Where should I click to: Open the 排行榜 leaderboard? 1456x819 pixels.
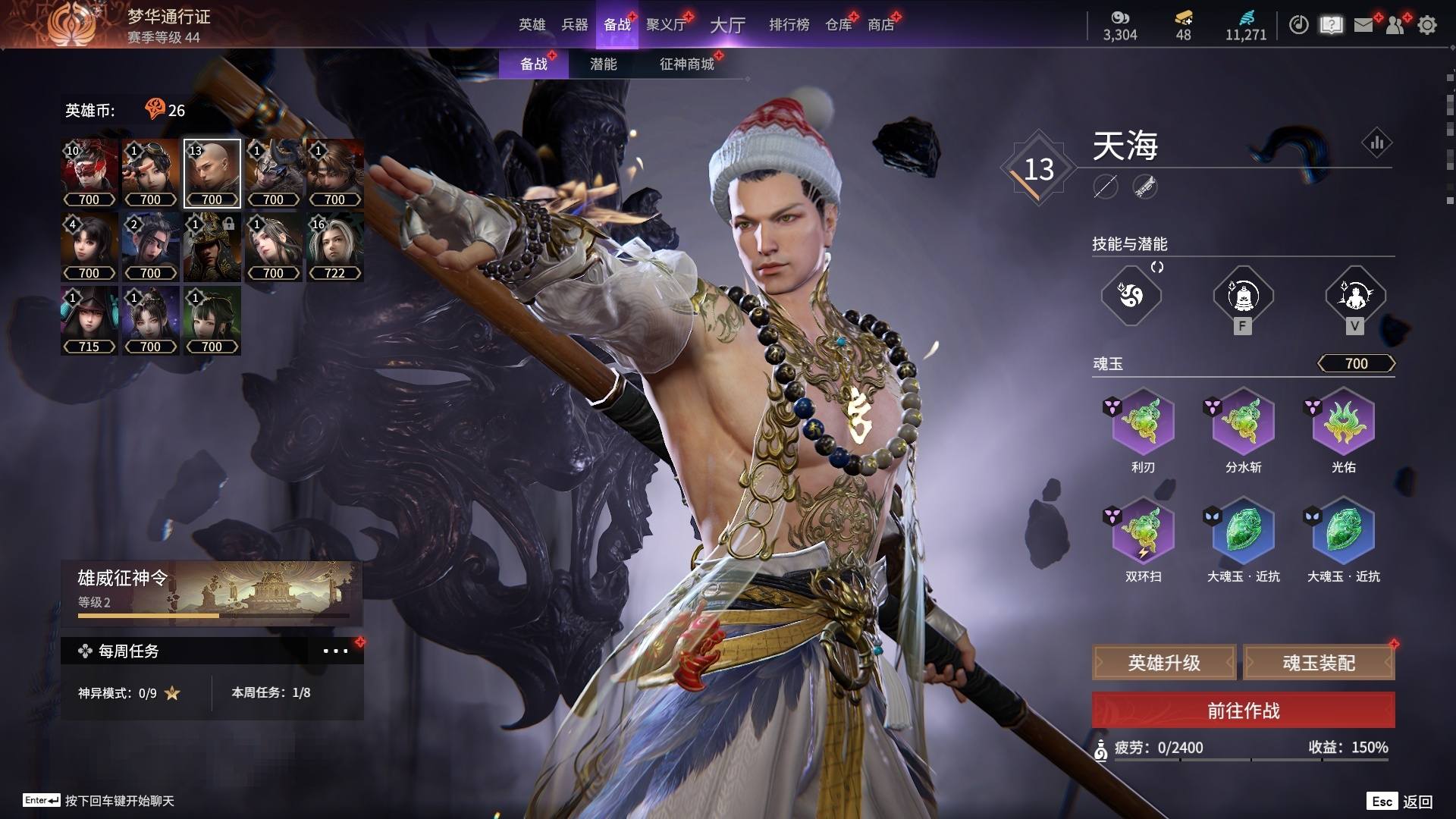(789, 25)
